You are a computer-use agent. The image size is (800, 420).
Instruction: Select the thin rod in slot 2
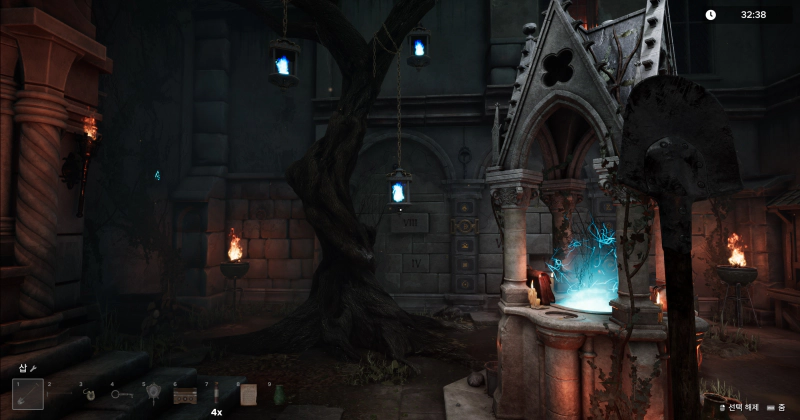coord(59,394)
